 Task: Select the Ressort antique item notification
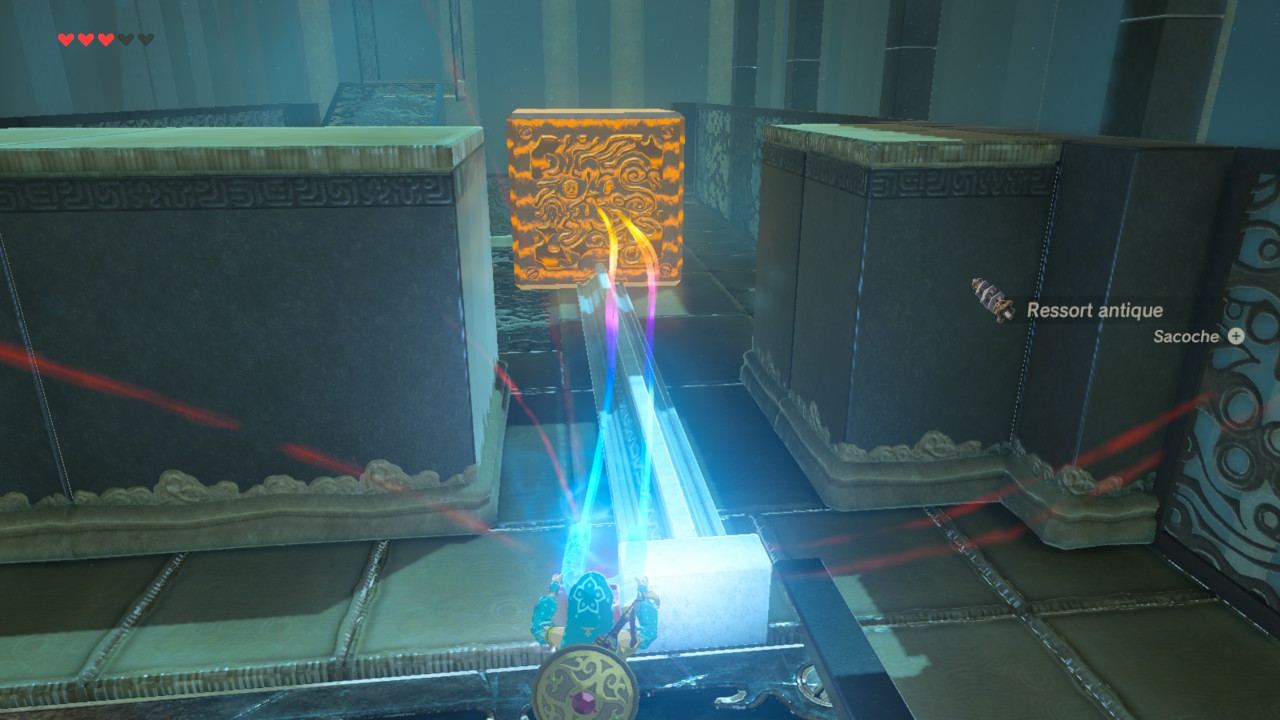coord(1093,310)
